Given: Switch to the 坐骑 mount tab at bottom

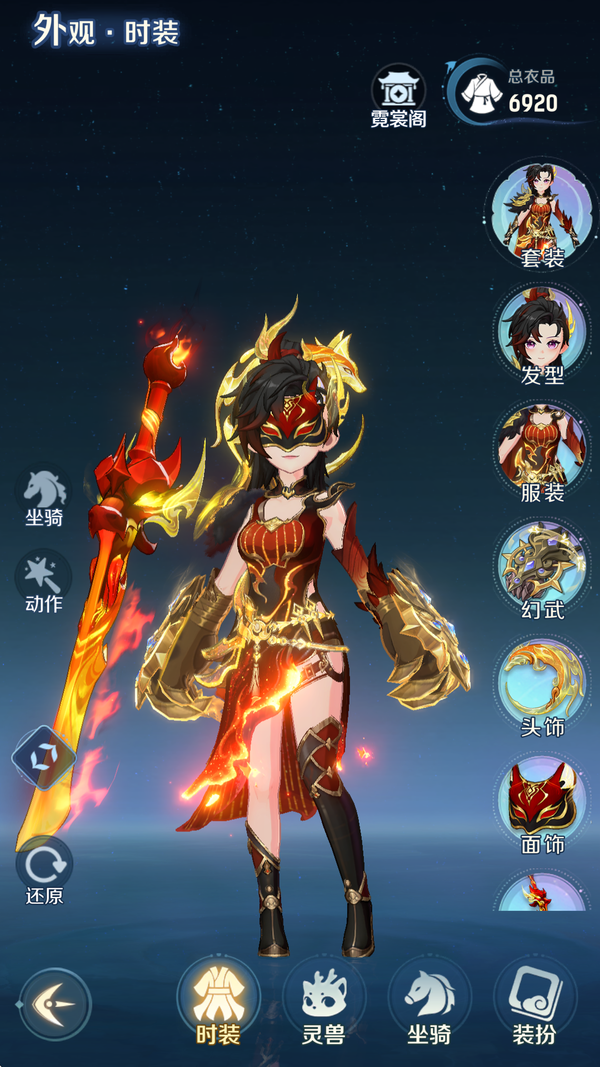Looking at the screenshot, I should point(428,1002).
